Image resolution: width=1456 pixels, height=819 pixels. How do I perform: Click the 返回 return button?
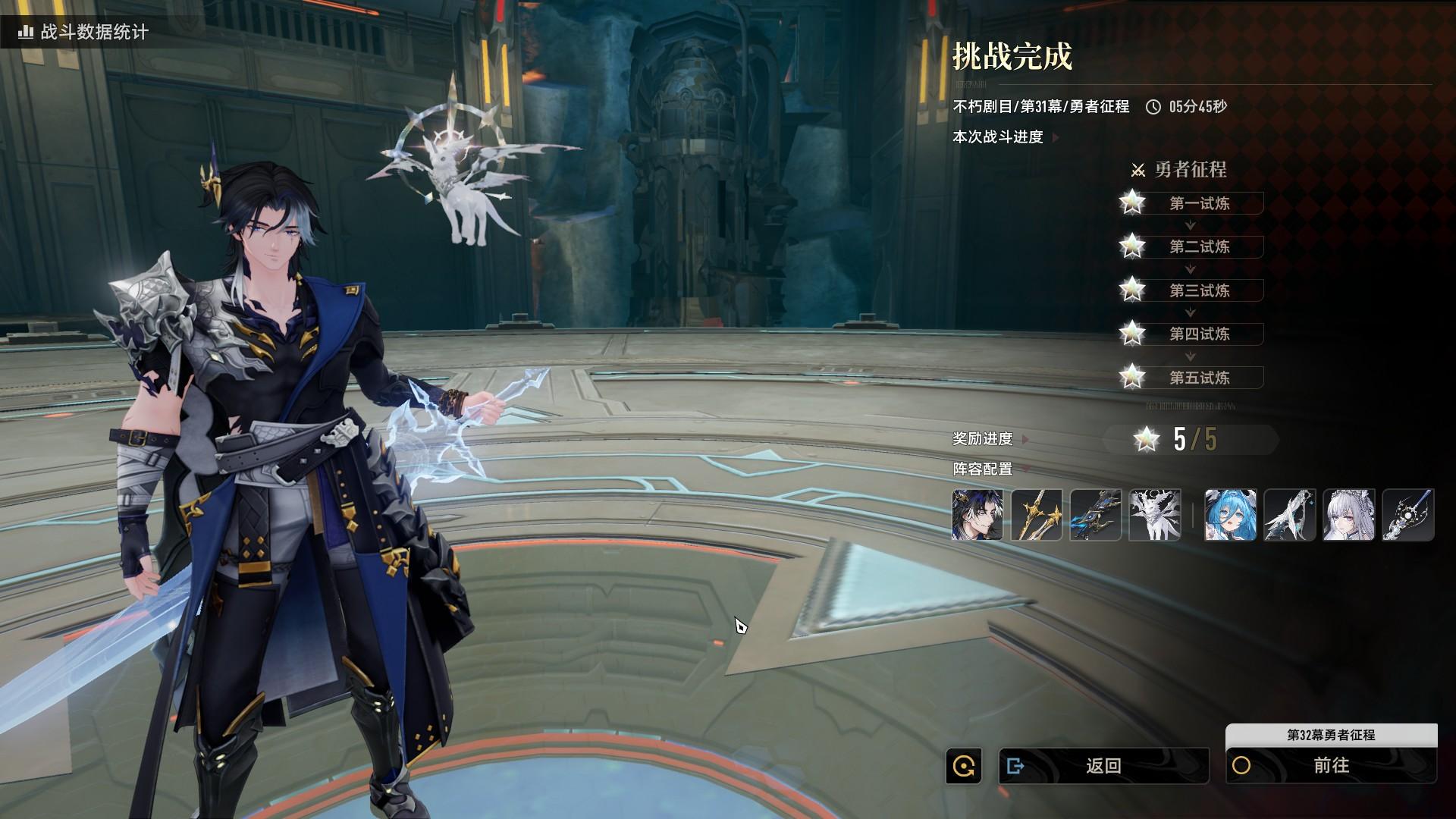click(1103, 766)
